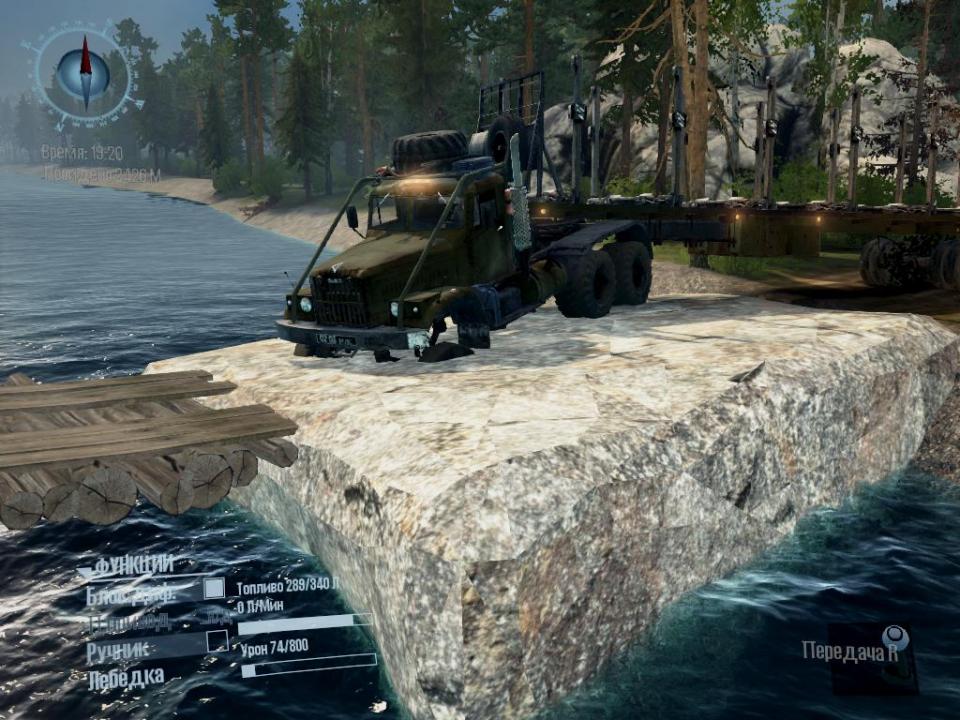Toggle the Блок. диф. checkbox

pyautogui.click(x=214, y=589)
